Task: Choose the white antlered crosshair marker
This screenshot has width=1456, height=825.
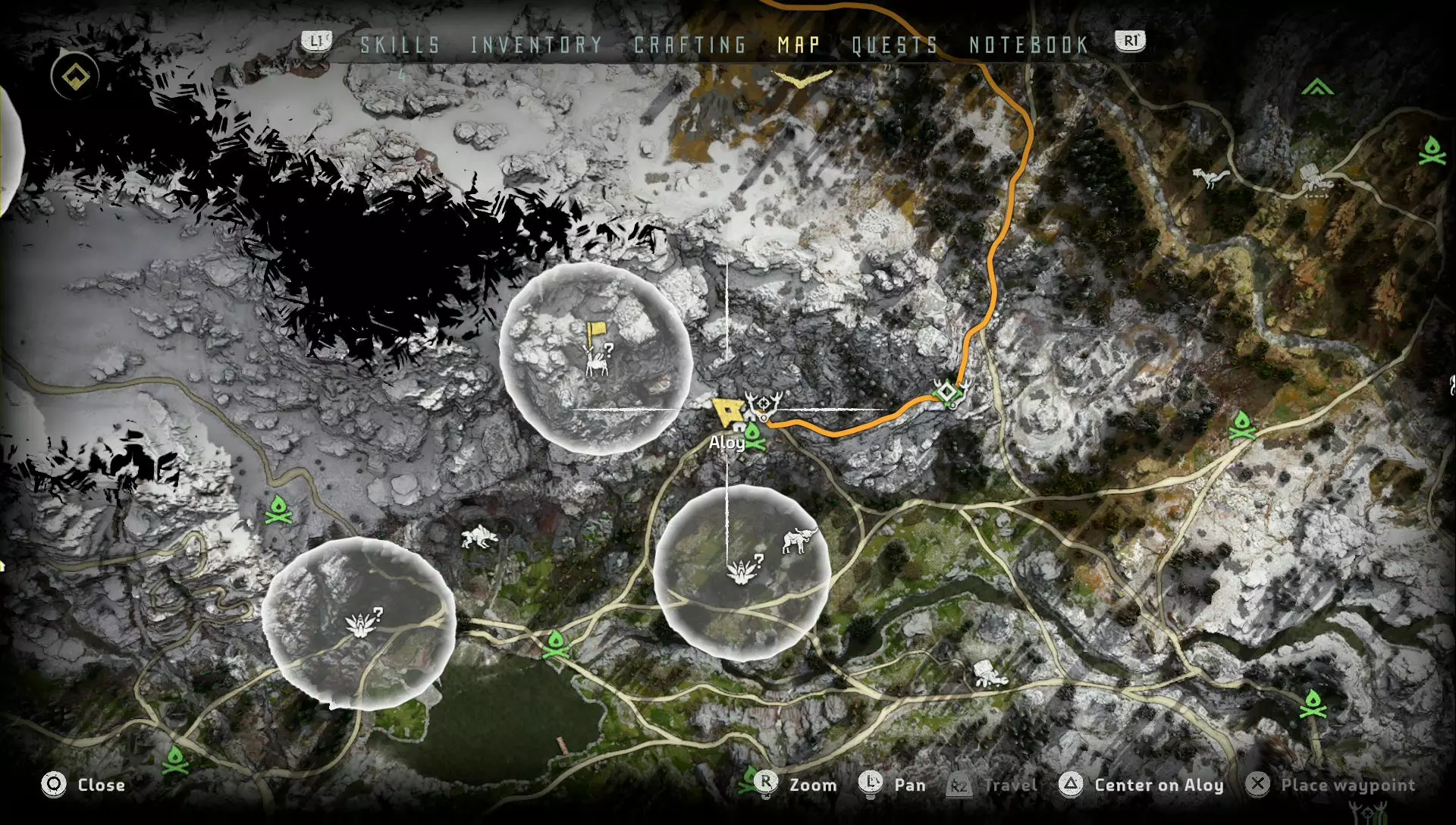Action: coord(763,404)
